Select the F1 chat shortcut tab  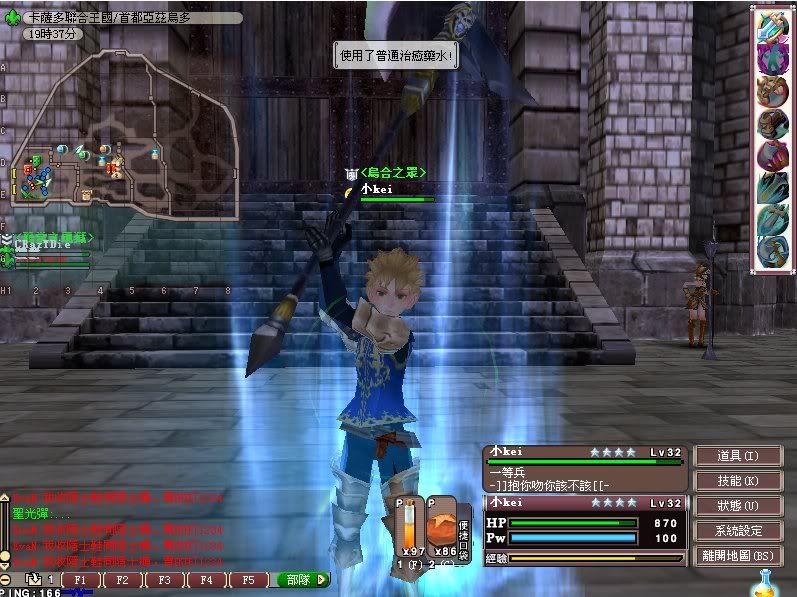80,579
